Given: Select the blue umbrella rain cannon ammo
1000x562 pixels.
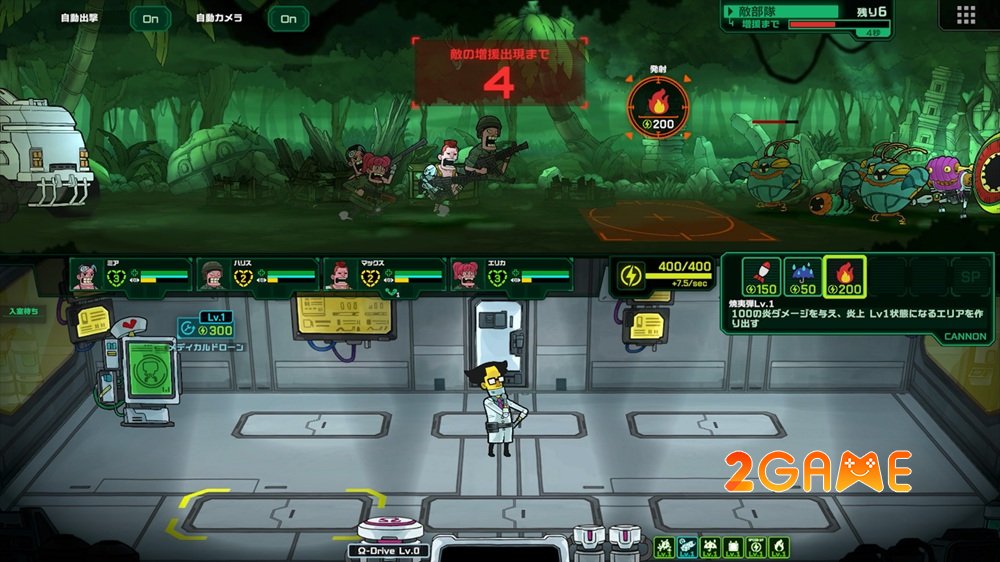Looking at the screenshot, I should pos(804,277).
